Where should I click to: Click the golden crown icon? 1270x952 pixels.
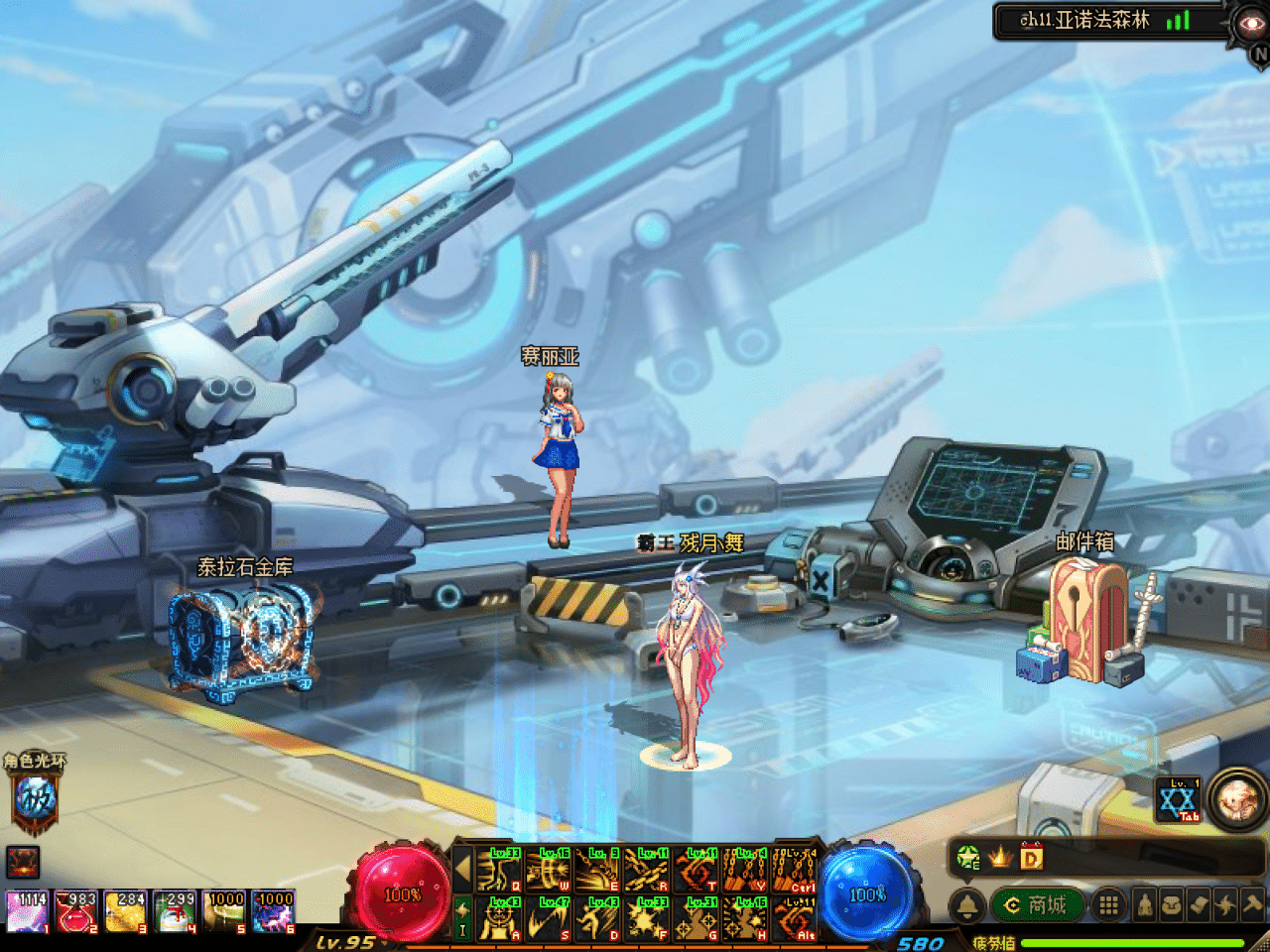[1000, 857]
